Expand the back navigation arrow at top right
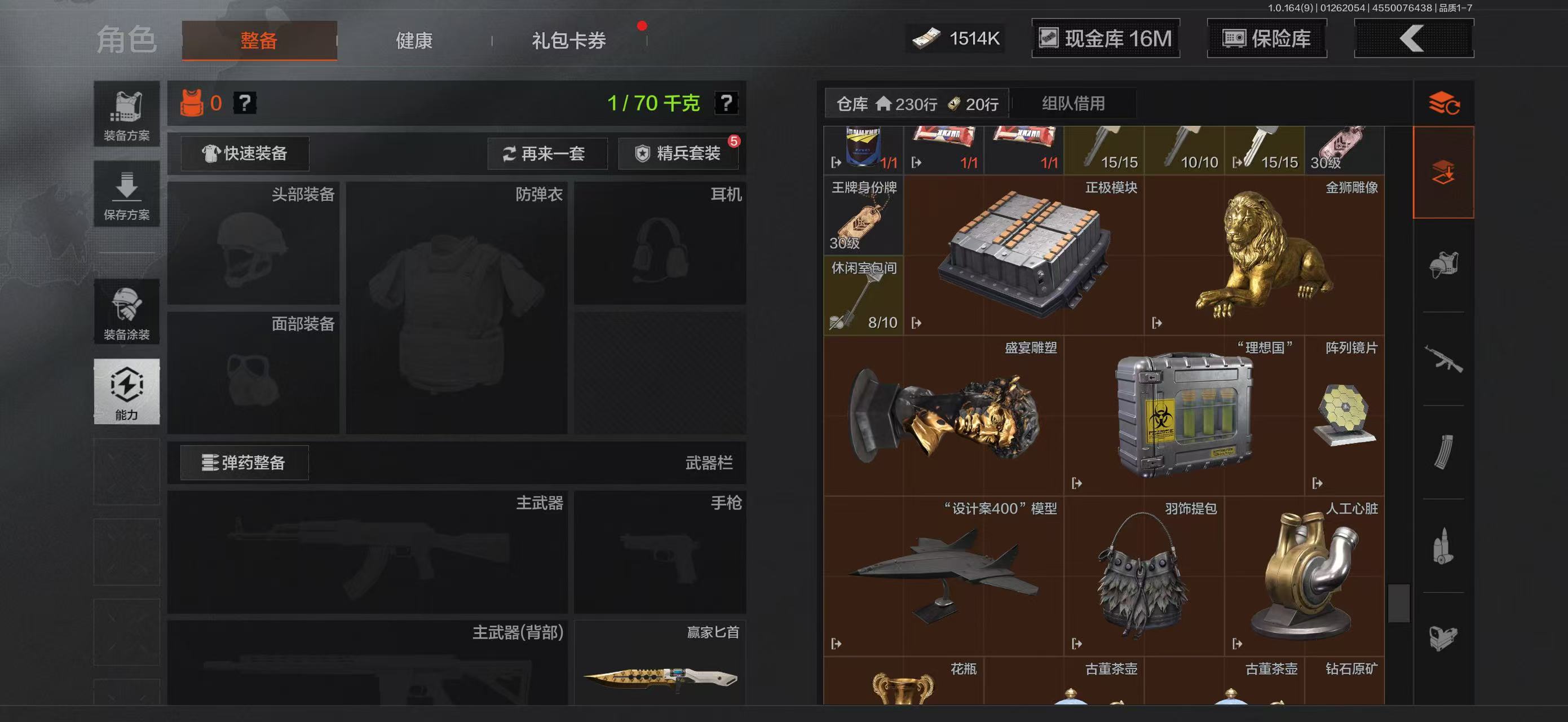This screenshot has width=1568, height=722. [1413, 38]
